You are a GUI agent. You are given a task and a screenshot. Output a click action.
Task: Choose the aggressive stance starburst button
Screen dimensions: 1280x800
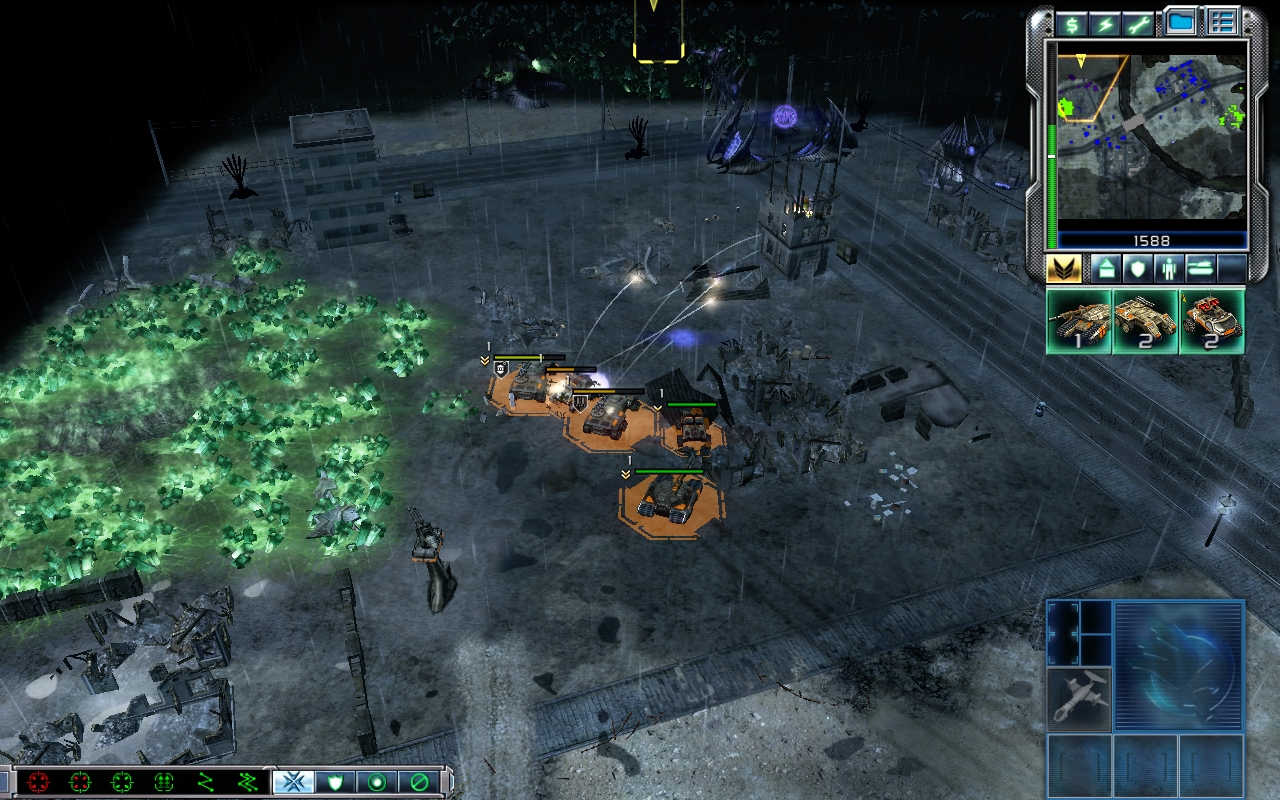pos(294,782)
